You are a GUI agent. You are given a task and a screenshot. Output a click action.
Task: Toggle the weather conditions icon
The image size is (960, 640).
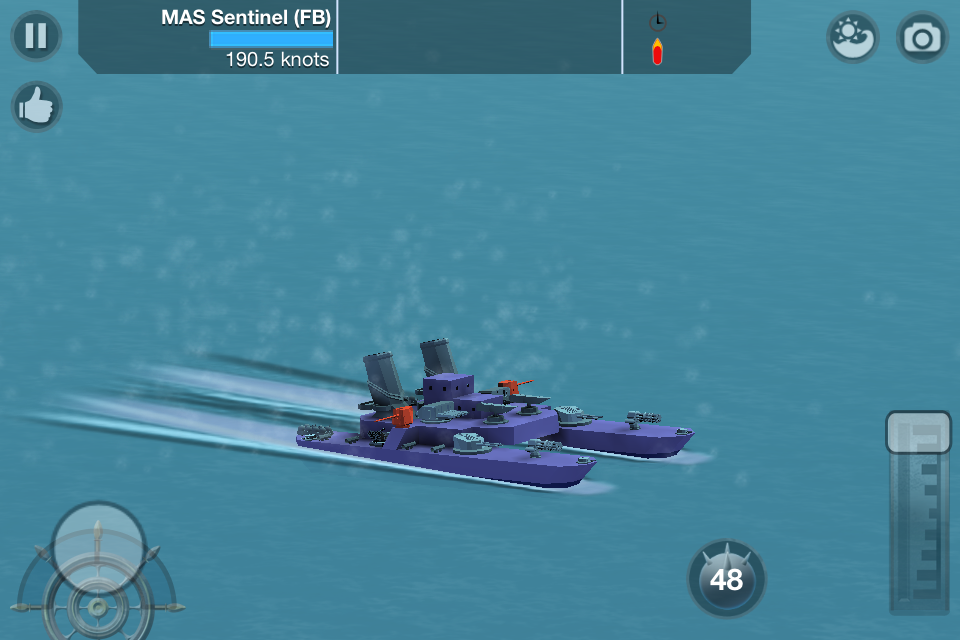tap(852, 37)
